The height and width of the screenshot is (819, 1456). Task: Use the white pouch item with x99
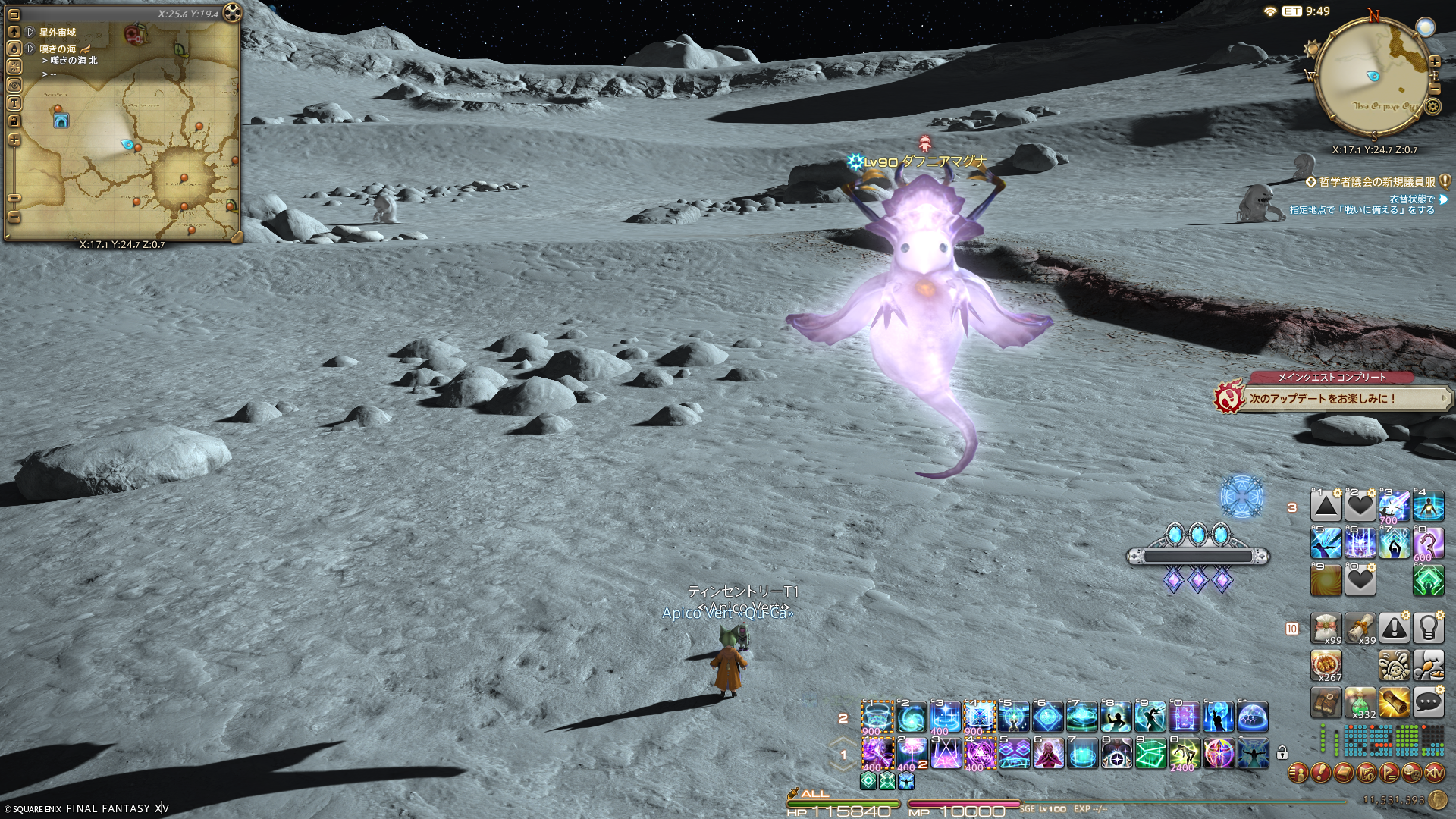tap(1326, 629)
